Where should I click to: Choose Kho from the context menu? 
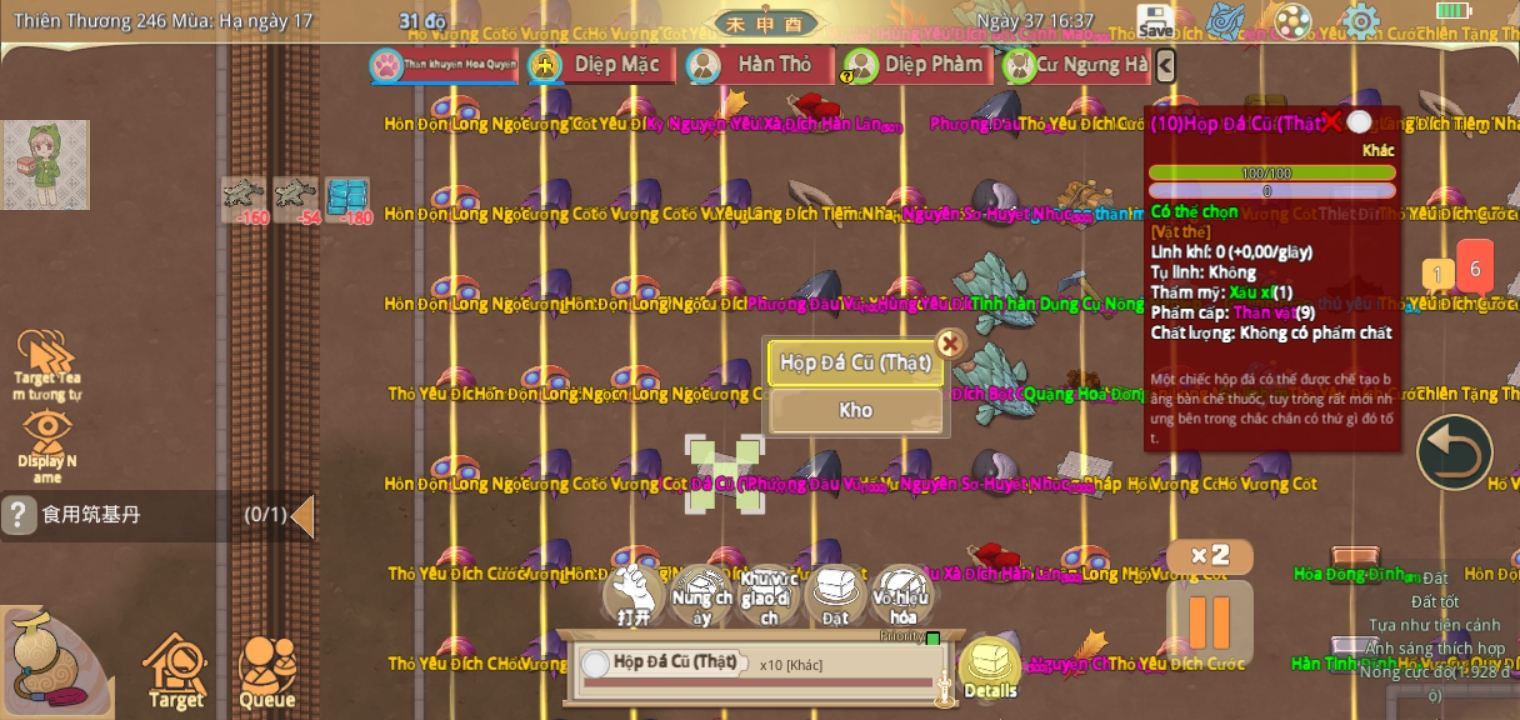(x=855, y=410)
